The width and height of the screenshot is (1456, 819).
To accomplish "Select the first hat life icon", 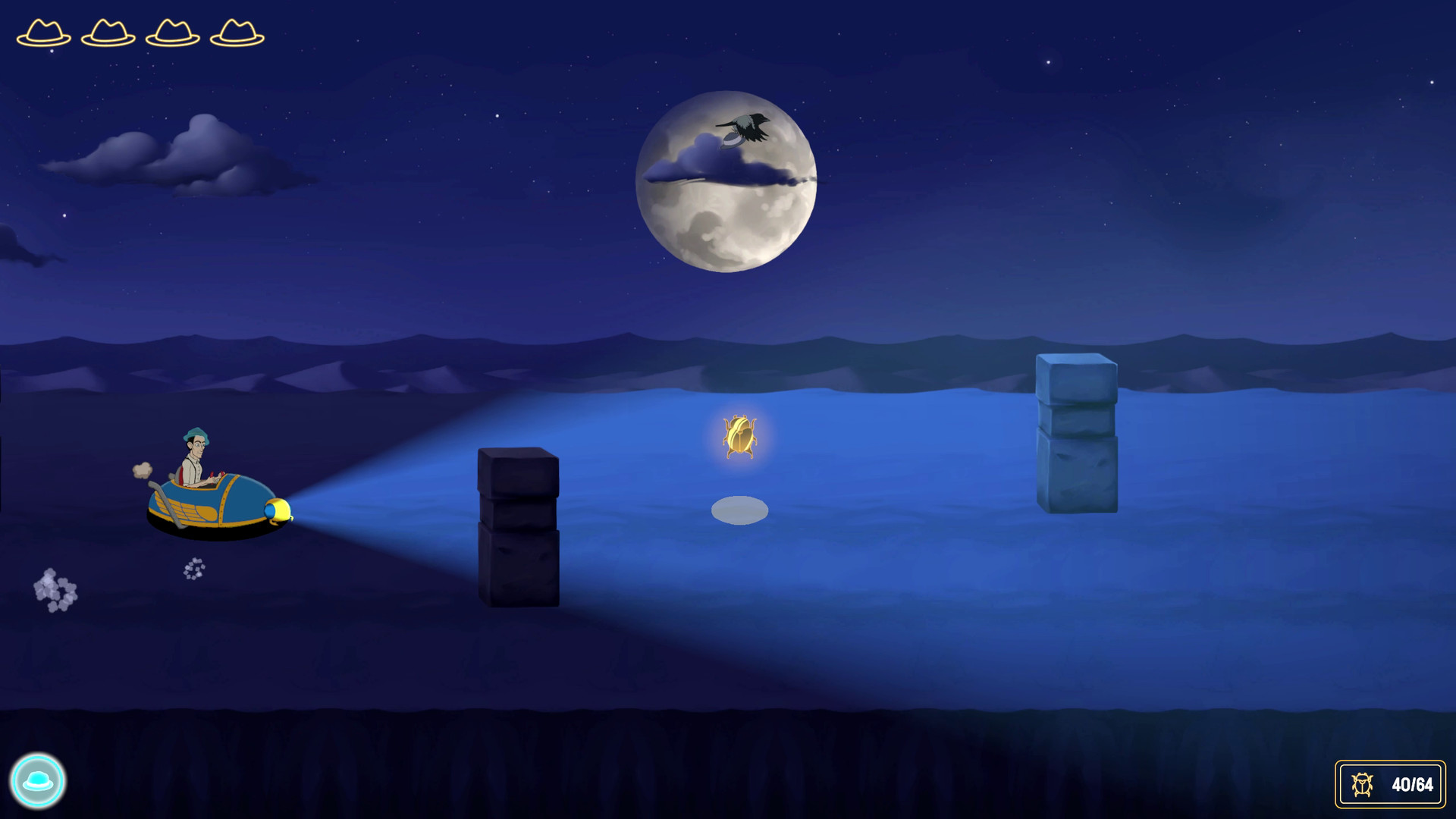I will [x=43, y=33].
